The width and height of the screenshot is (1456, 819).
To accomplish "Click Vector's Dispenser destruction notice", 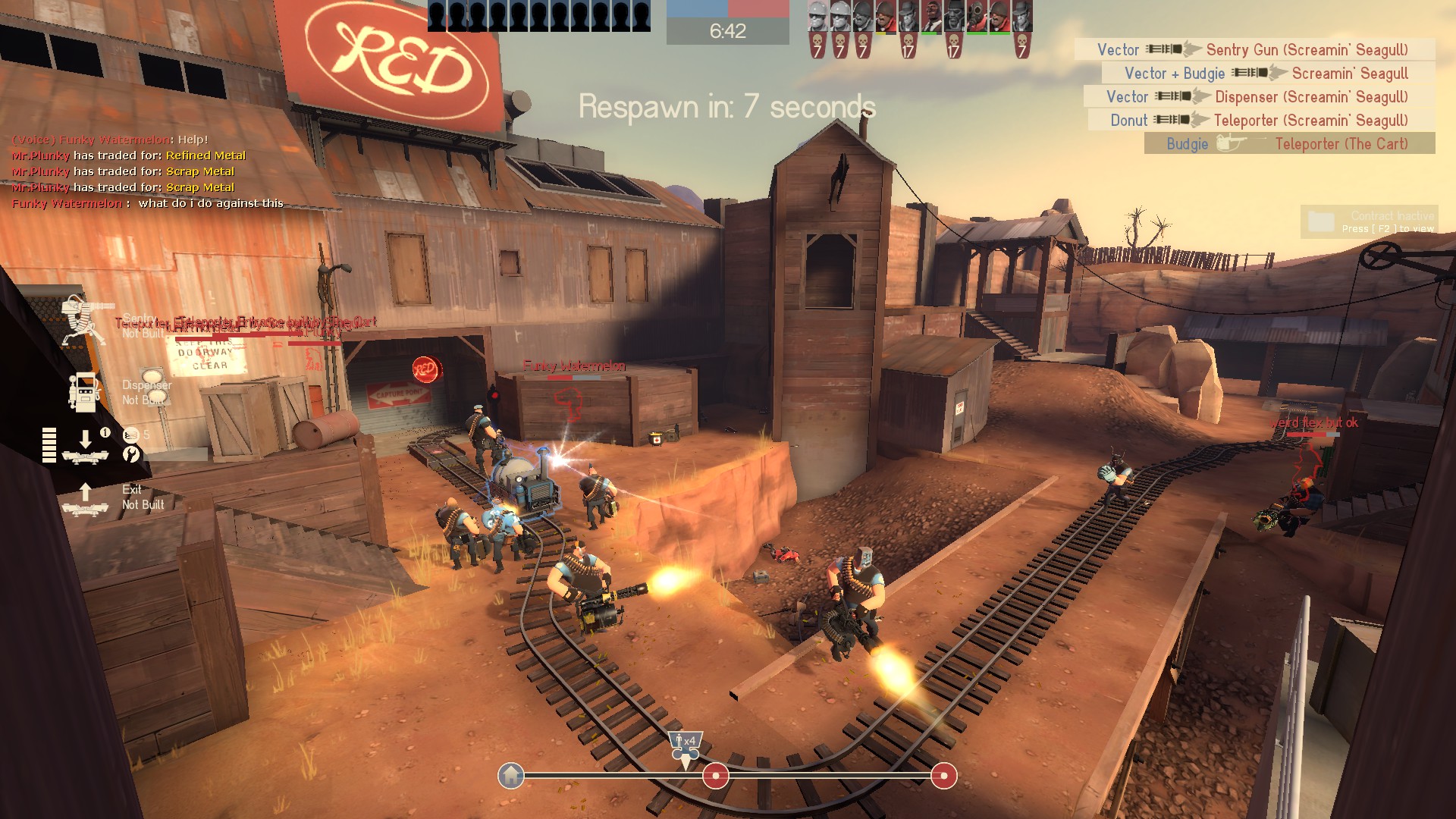I will click(1259, 97).
